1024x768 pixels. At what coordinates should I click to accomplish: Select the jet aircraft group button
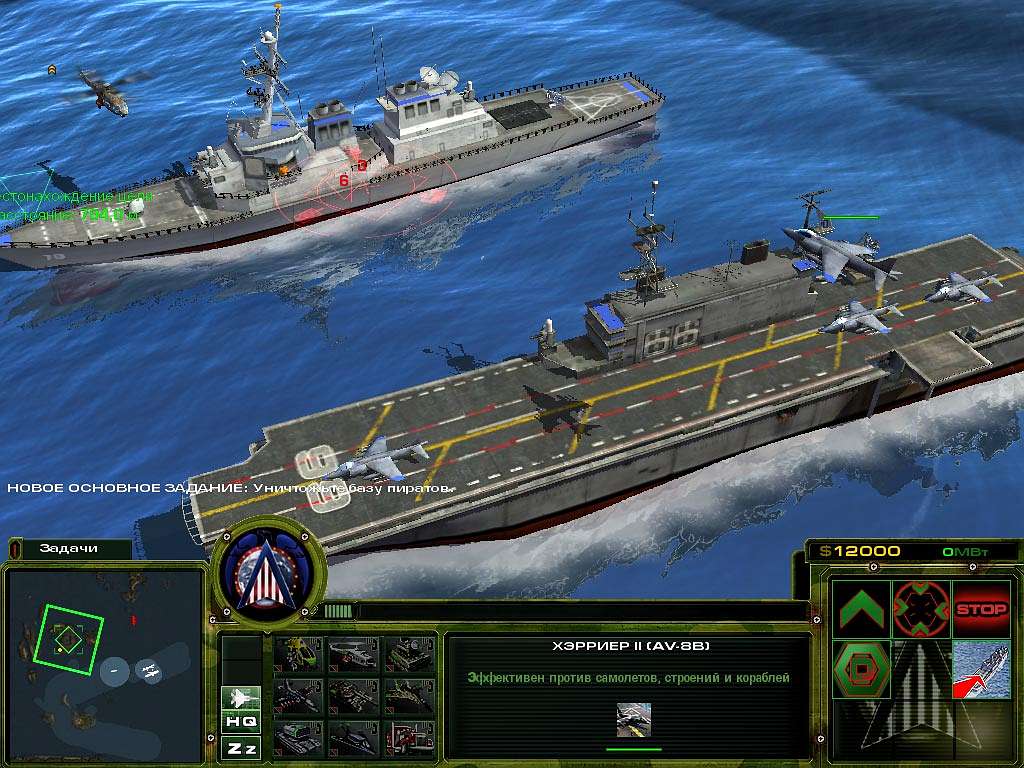point(241,697)
